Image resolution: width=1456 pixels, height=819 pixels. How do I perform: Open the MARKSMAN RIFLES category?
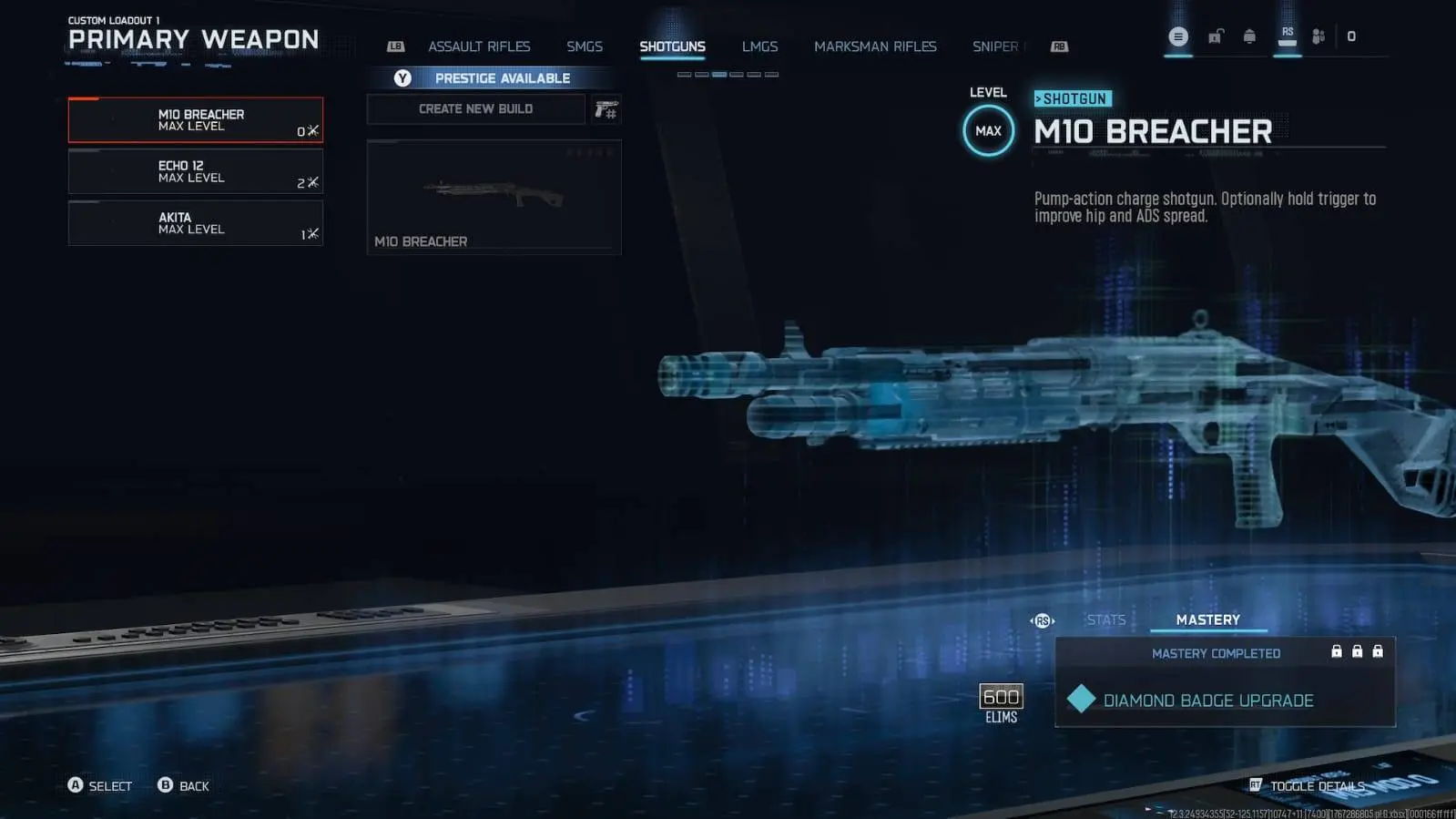875,46
